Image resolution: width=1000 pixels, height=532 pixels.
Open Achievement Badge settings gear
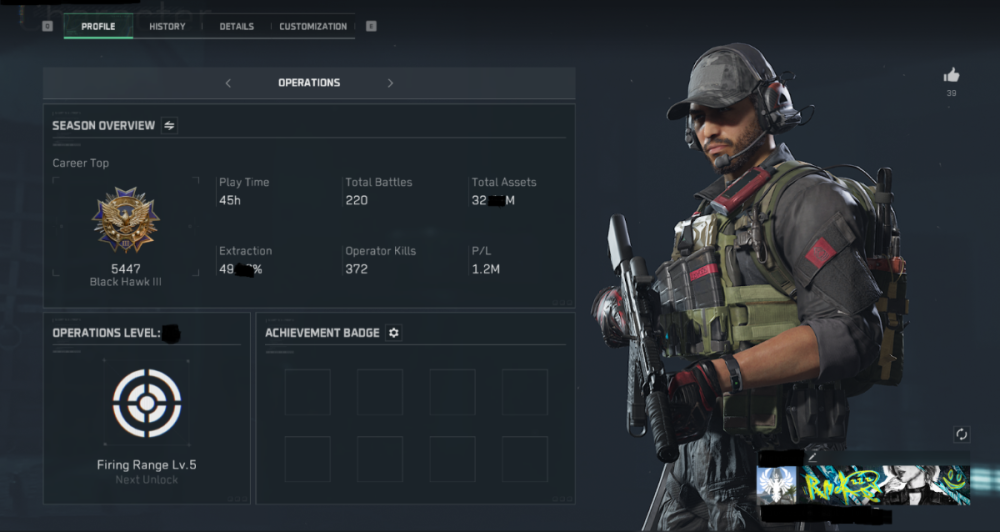394,333
